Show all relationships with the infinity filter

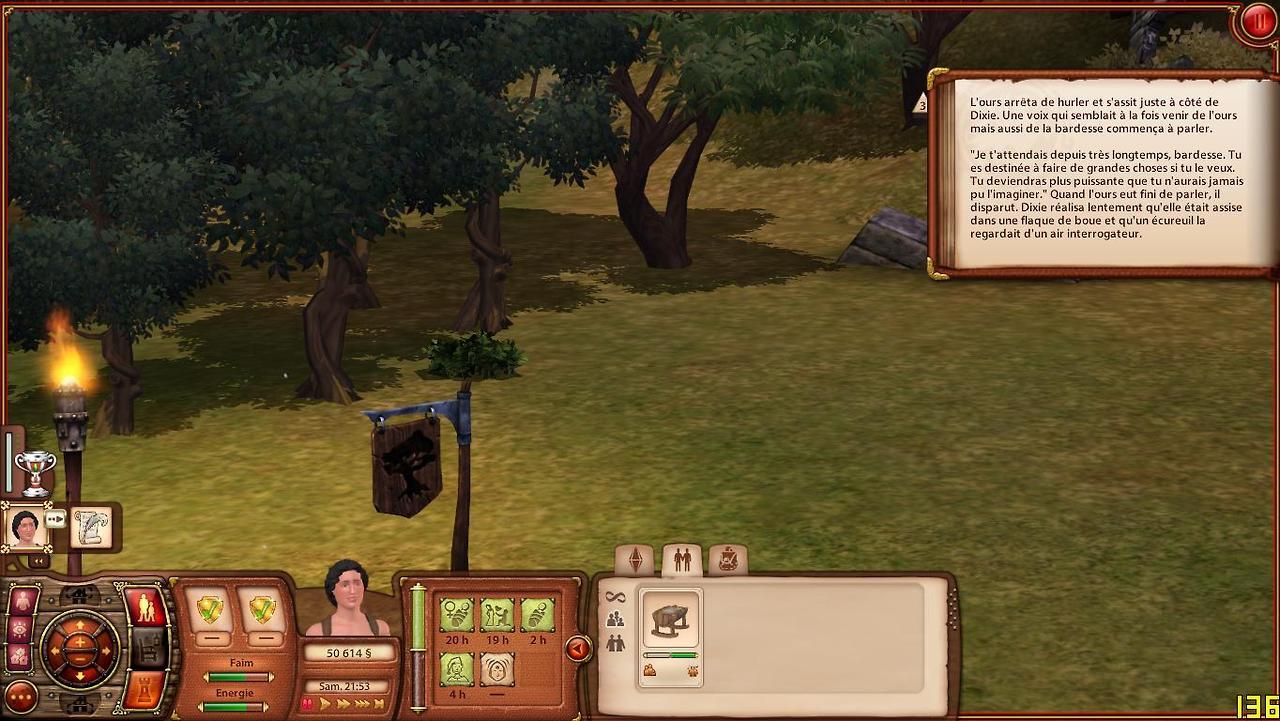(x=615, y=598)
